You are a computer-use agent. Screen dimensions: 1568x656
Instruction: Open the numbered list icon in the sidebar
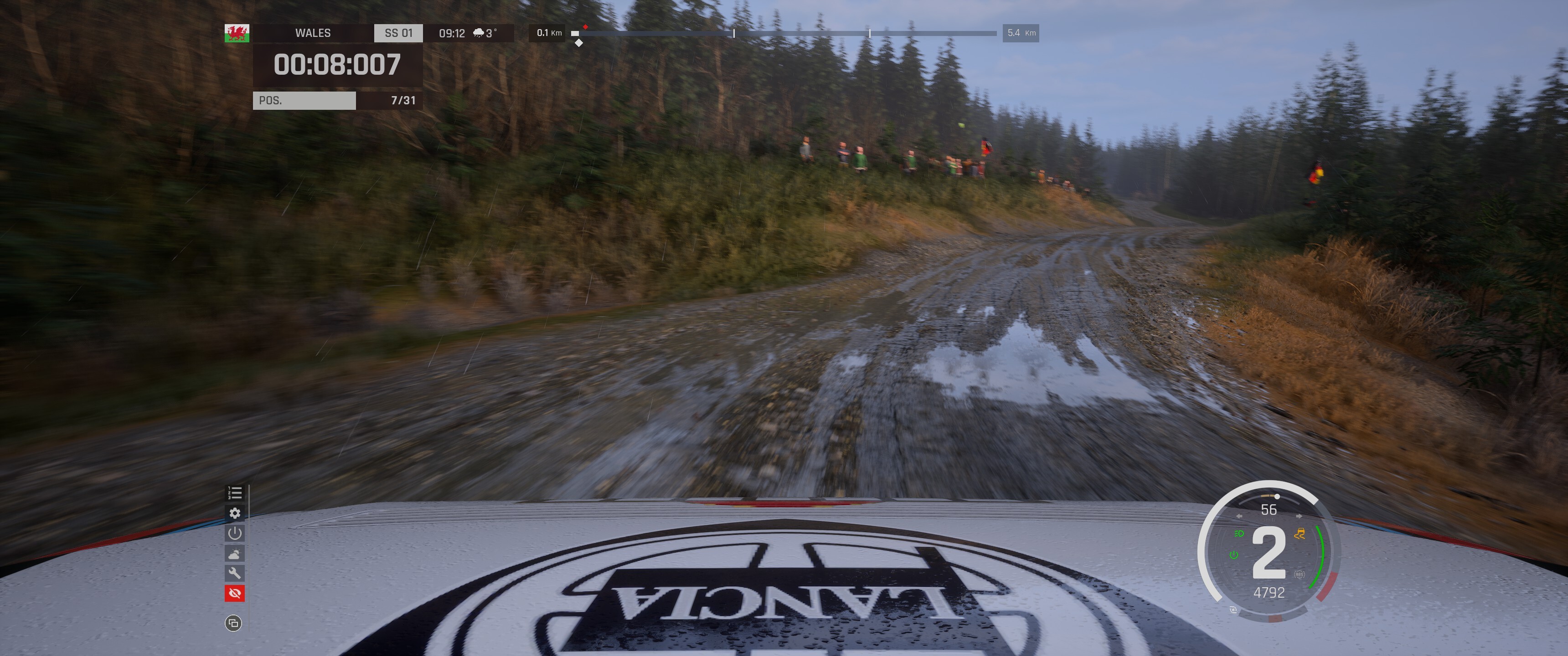[x=235, y=493]
